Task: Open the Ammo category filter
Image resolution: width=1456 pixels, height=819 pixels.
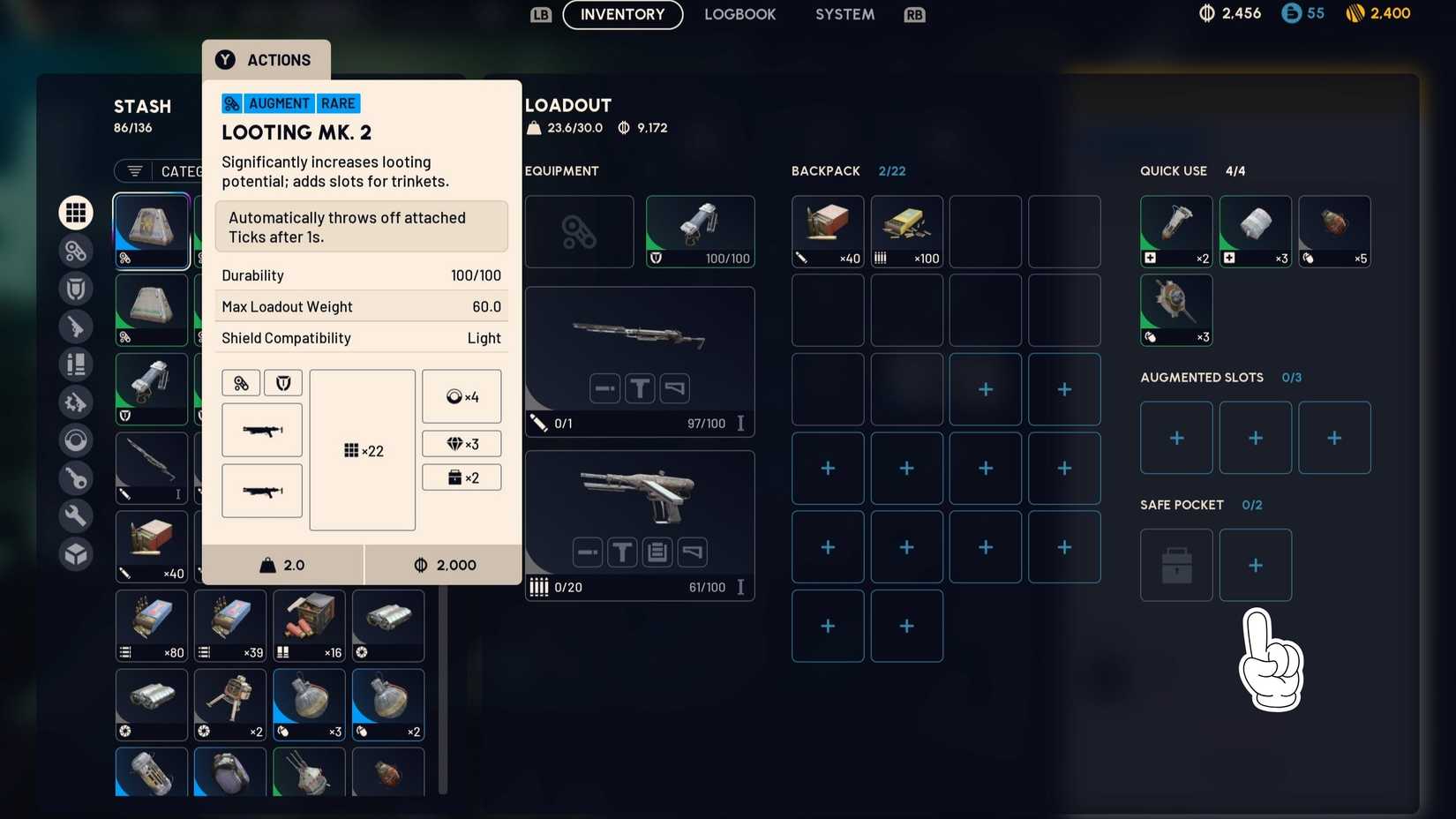Action: pyautogui.click(x=75, y=364)
